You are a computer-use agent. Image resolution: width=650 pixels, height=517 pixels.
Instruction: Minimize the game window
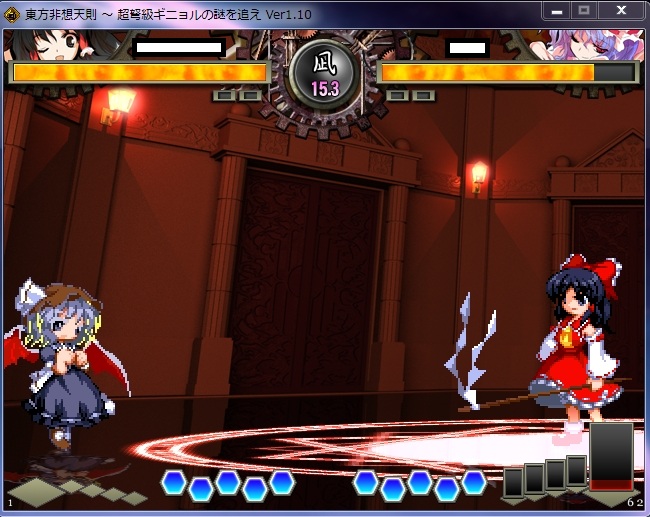(557, 10)
